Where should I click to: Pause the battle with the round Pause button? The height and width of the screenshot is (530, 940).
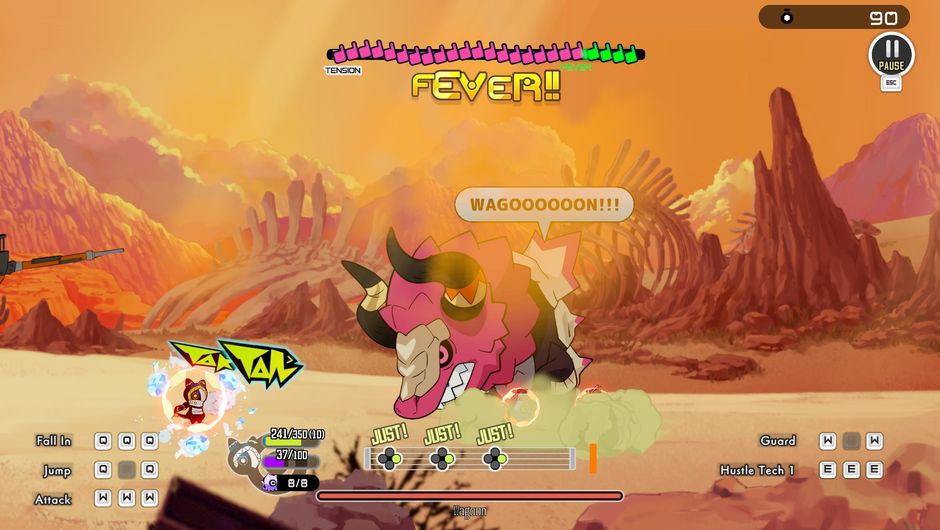pos(890,54)
